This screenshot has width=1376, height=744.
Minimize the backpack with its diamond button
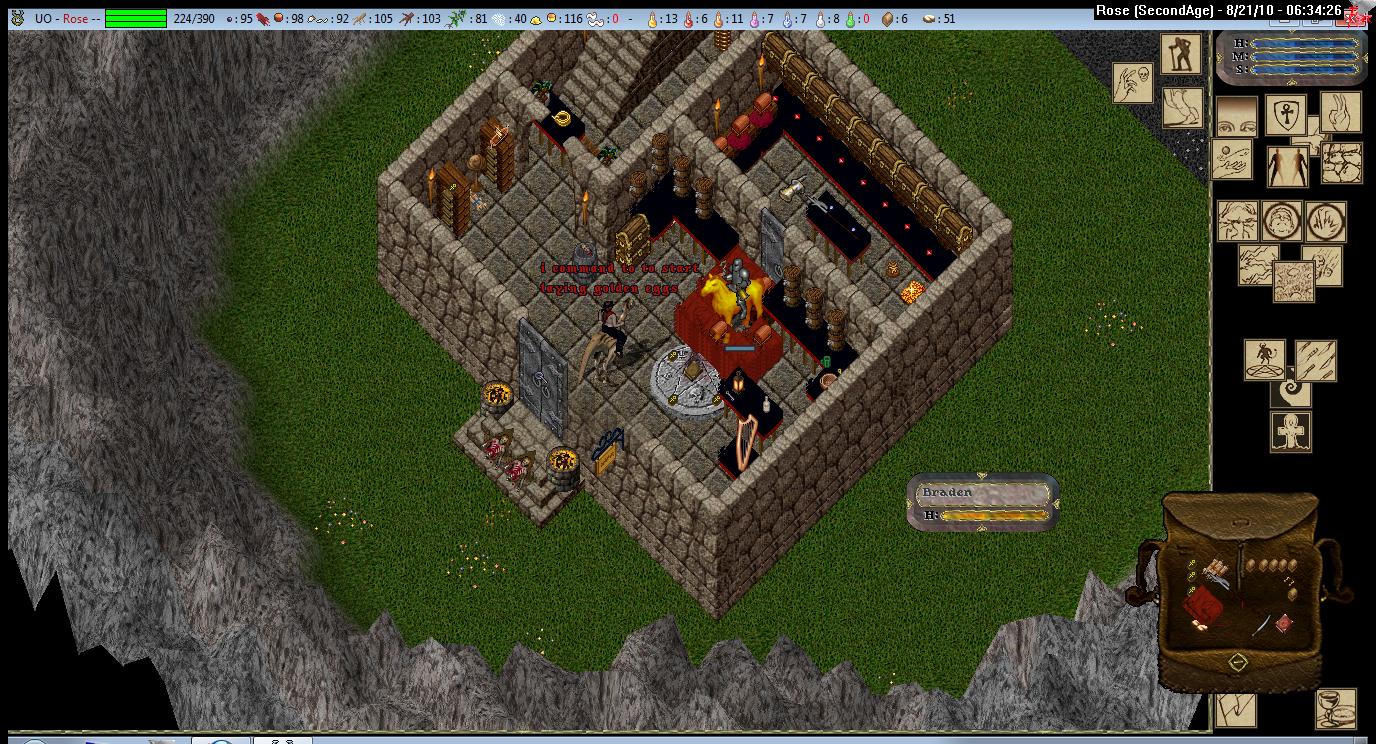point(1238,662)
